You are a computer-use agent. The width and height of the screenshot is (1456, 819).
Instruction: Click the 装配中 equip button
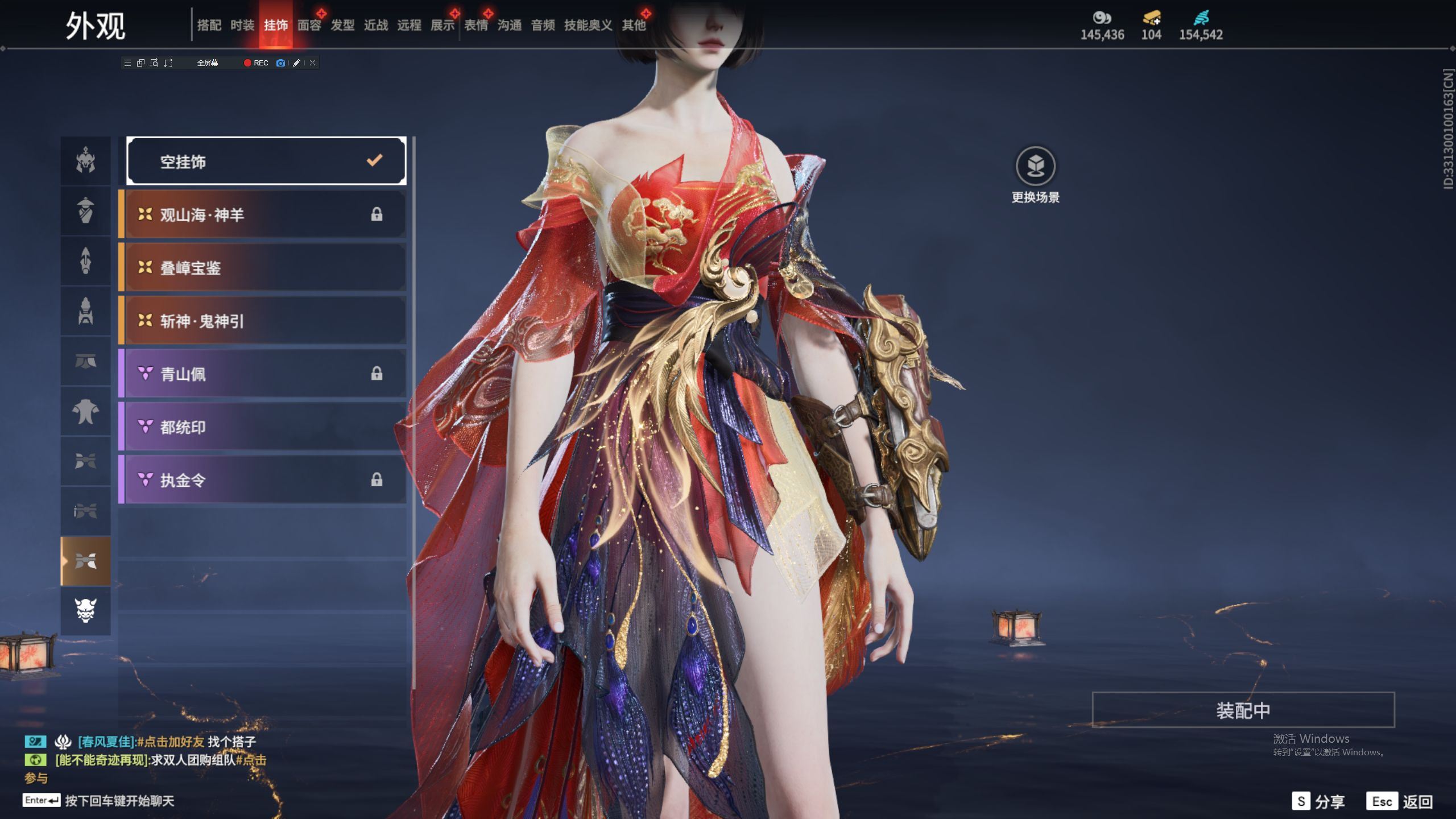pos(1243,710)
